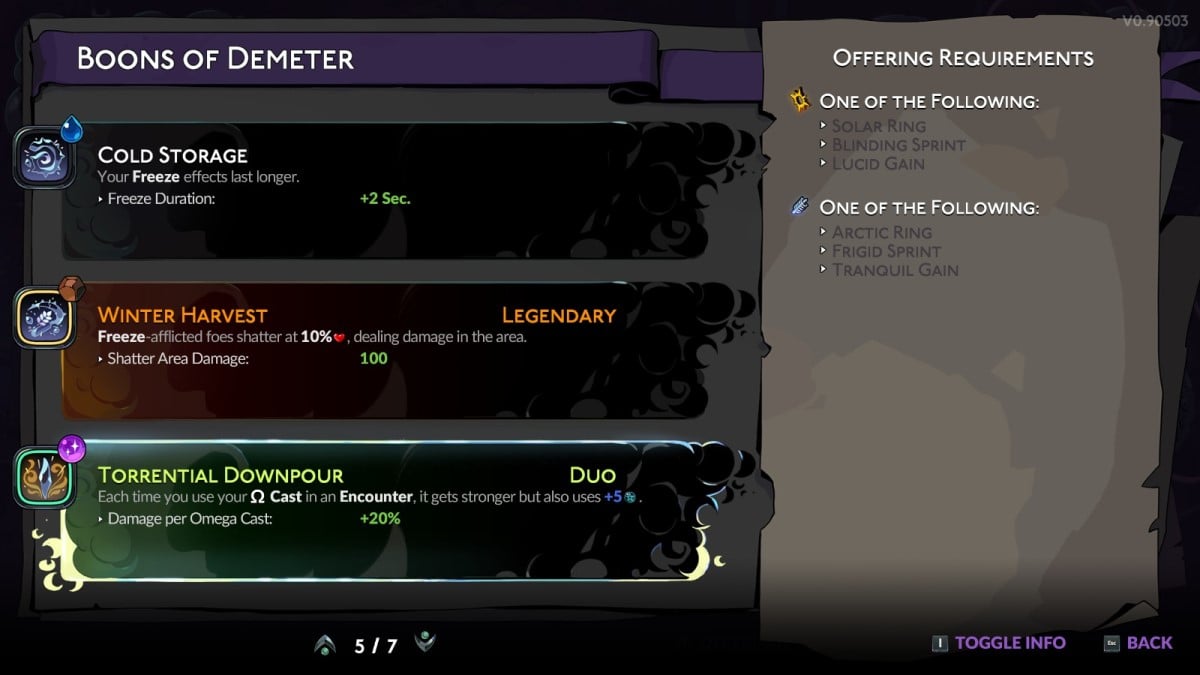Go to the previous page with left arrow
Image resolution: width=1200 pixels, height=675 pixels.
(x=324, y=646)
